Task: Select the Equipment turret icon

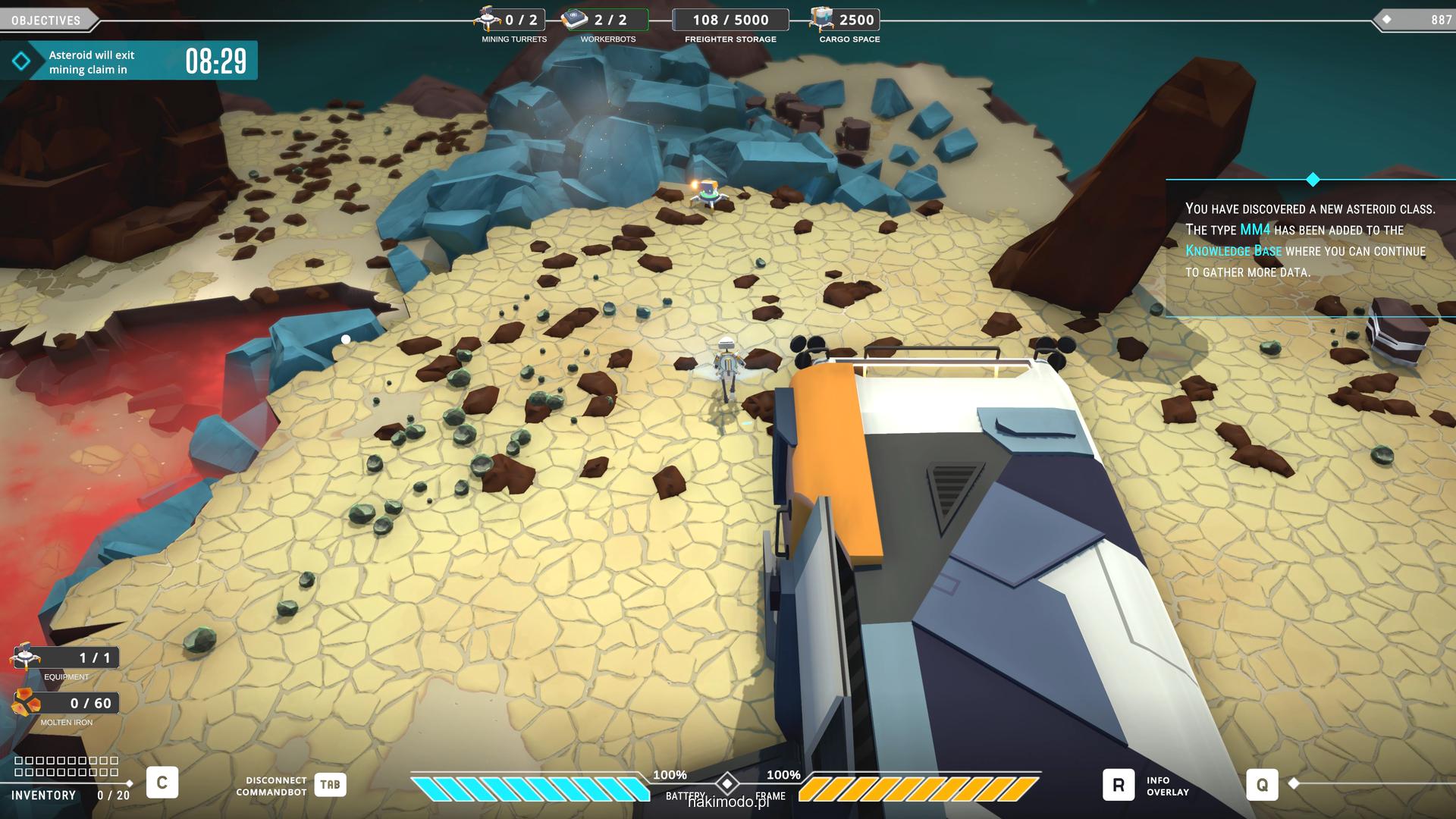Action: point(25,657)
